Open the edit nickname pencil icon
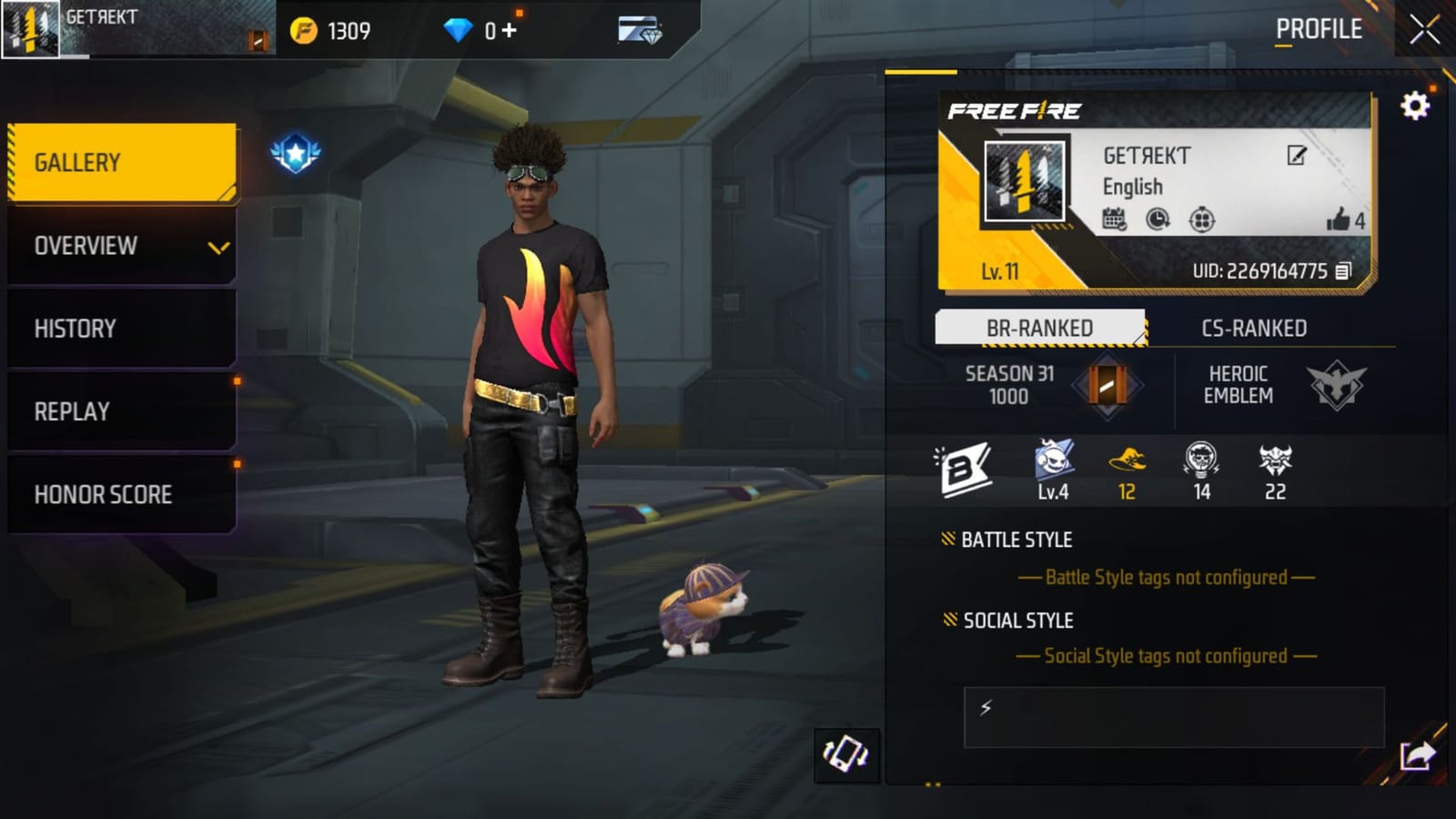 coord(1294,157)
